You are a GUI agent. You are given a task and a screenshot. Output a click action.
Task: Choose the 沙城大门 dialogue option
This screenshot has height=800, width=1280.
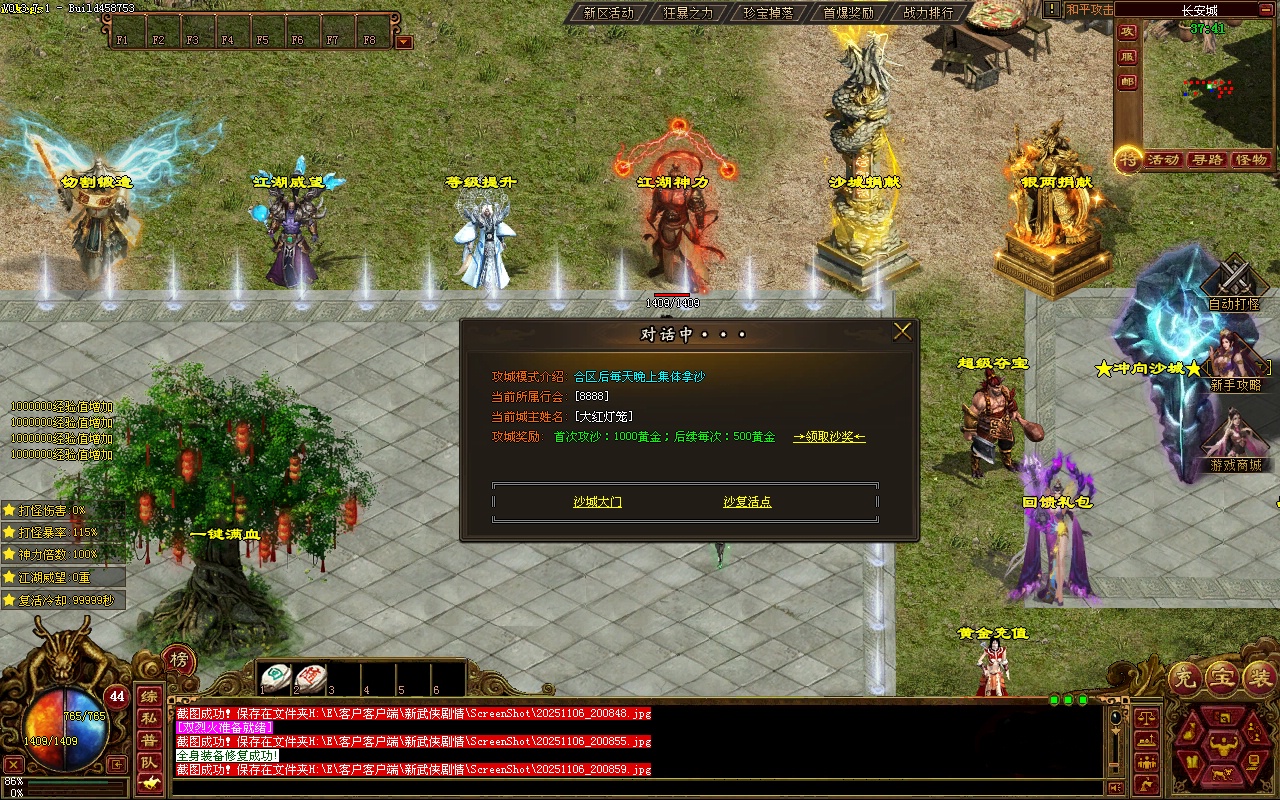597,502
